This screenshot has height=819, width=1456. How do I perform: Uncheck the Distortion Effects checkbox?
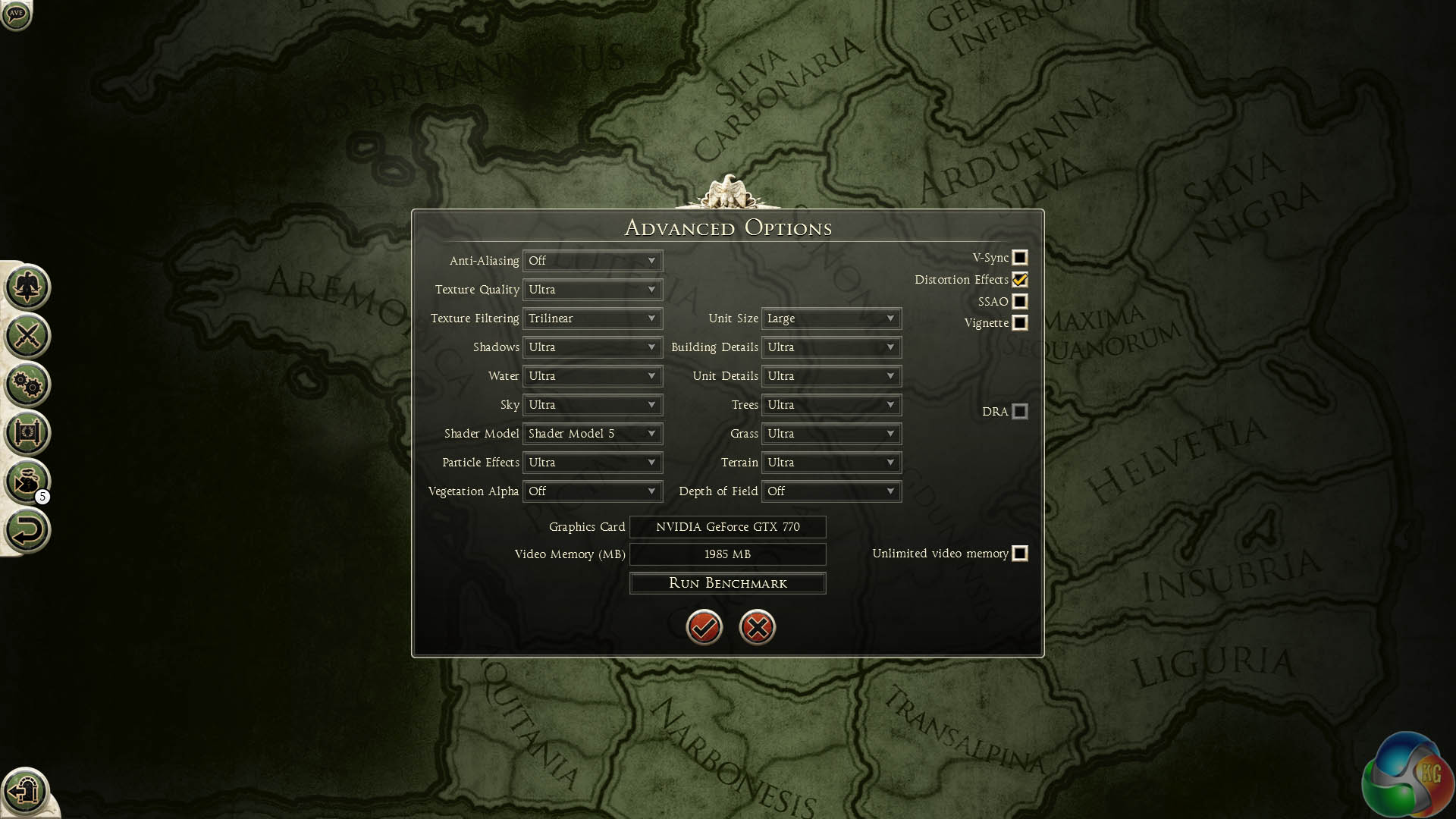coord(1020,280)
